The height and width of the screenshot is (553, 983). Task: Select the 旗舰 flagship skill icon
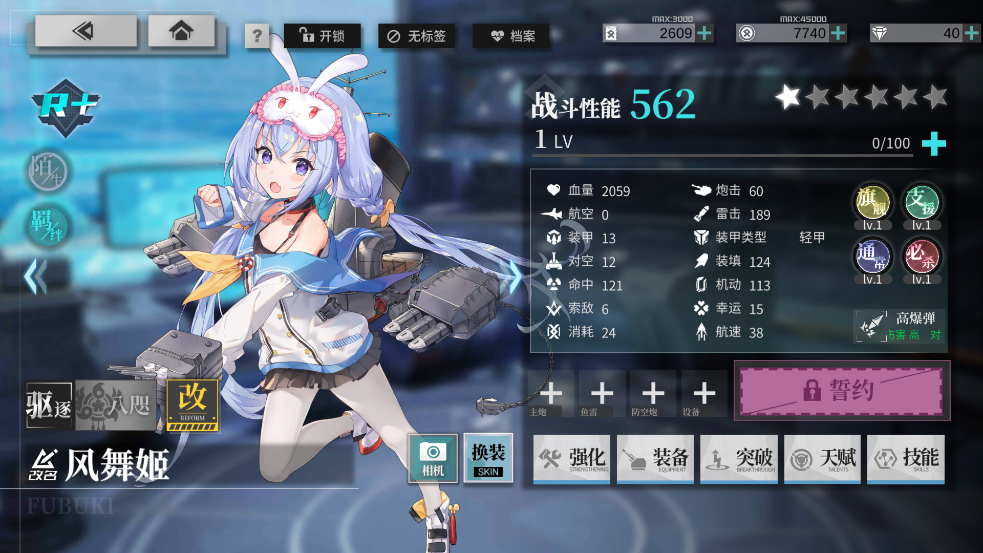point(871,203)
